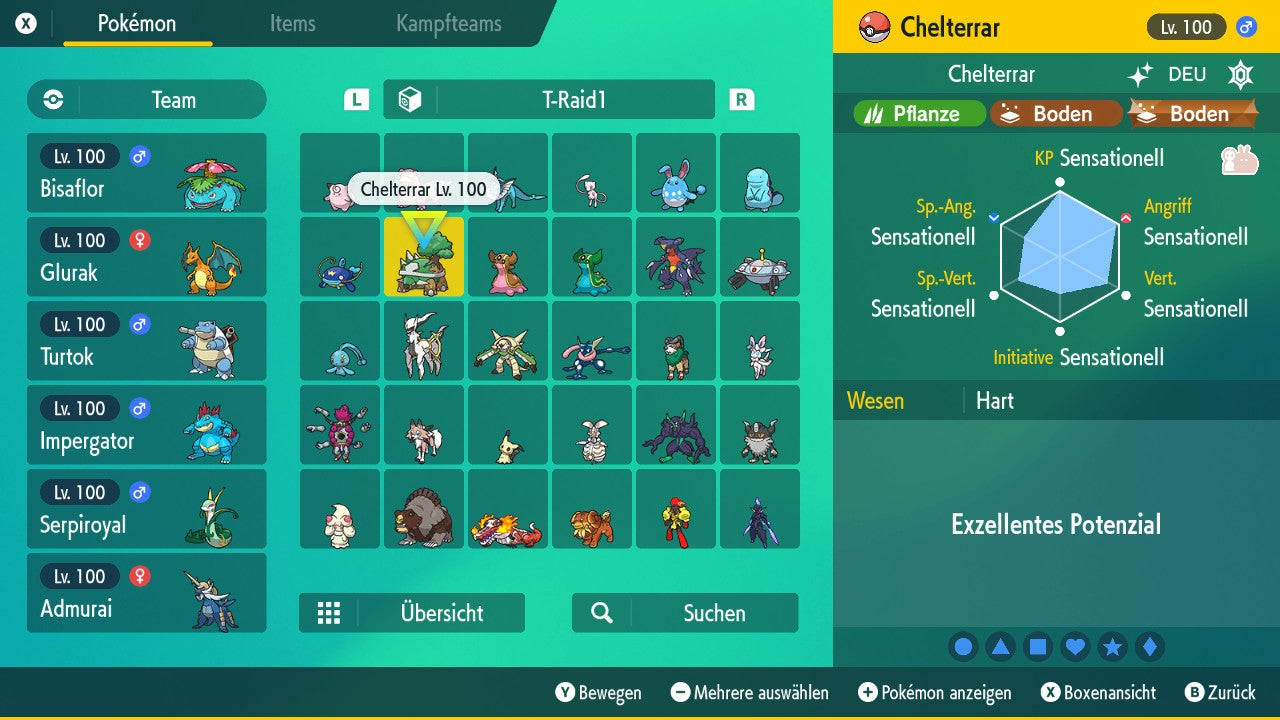Switch to the Items tab

pos(292,24)
